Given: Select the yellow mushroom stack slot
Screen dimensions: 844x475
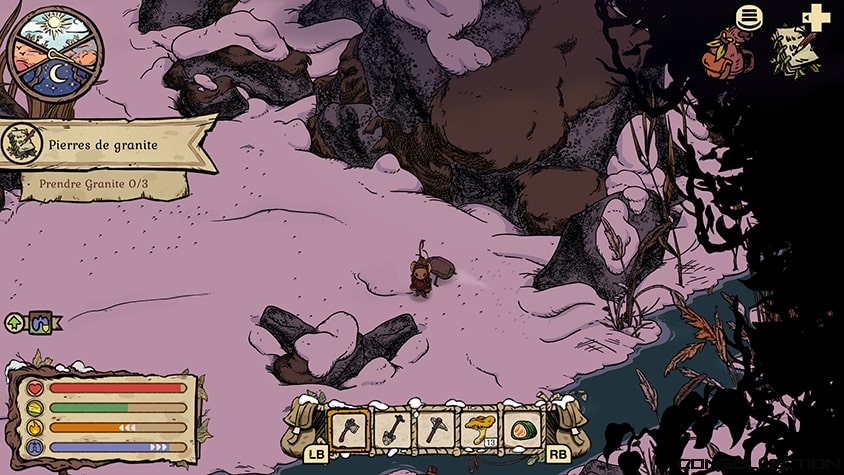Looking at the screenshot, I should point(481,429).
